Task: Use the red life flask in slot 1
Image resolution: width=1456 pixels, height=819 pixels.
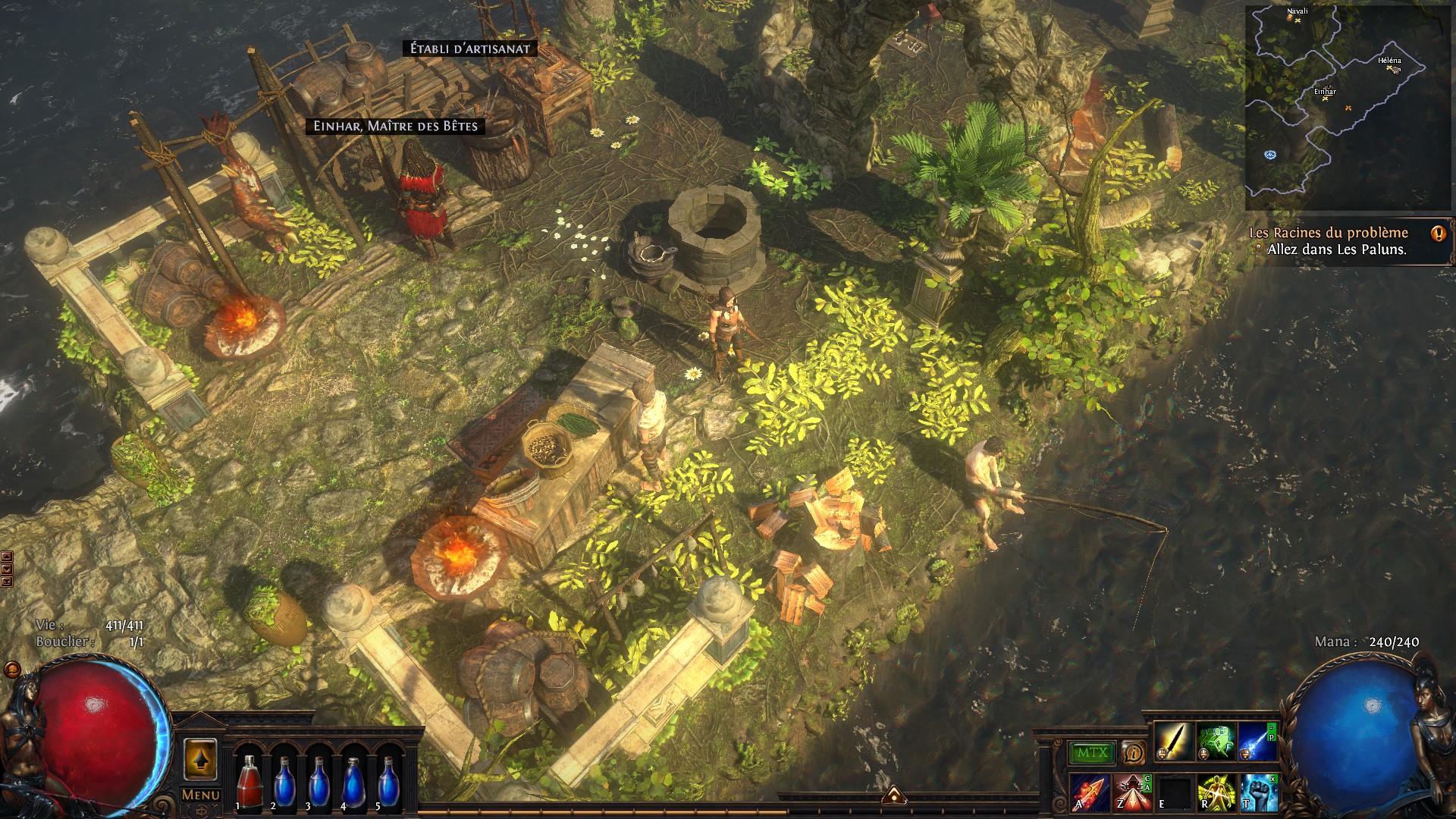Action: pos(248,783)
